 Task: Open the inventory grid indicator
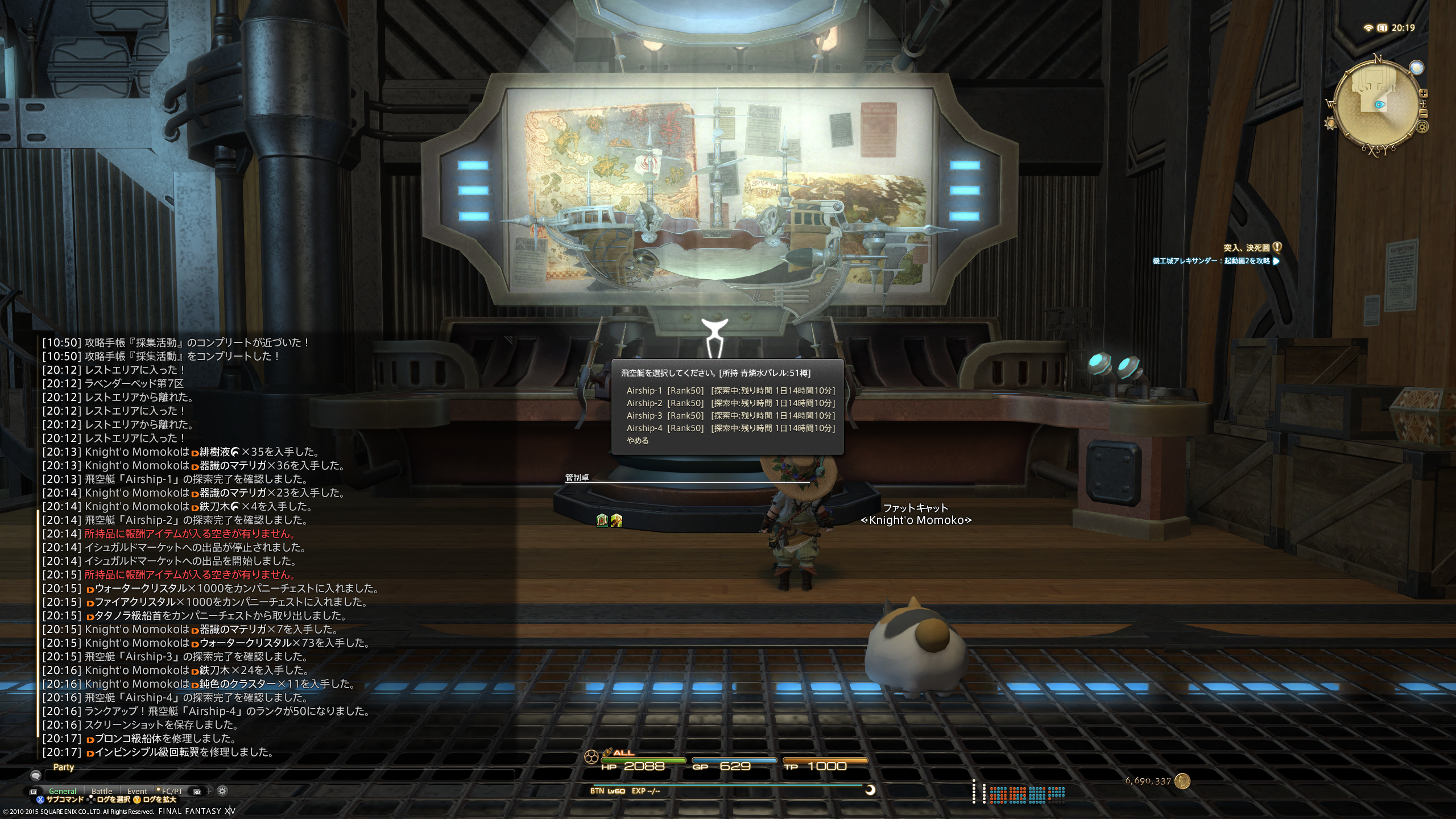point(1027,794)
